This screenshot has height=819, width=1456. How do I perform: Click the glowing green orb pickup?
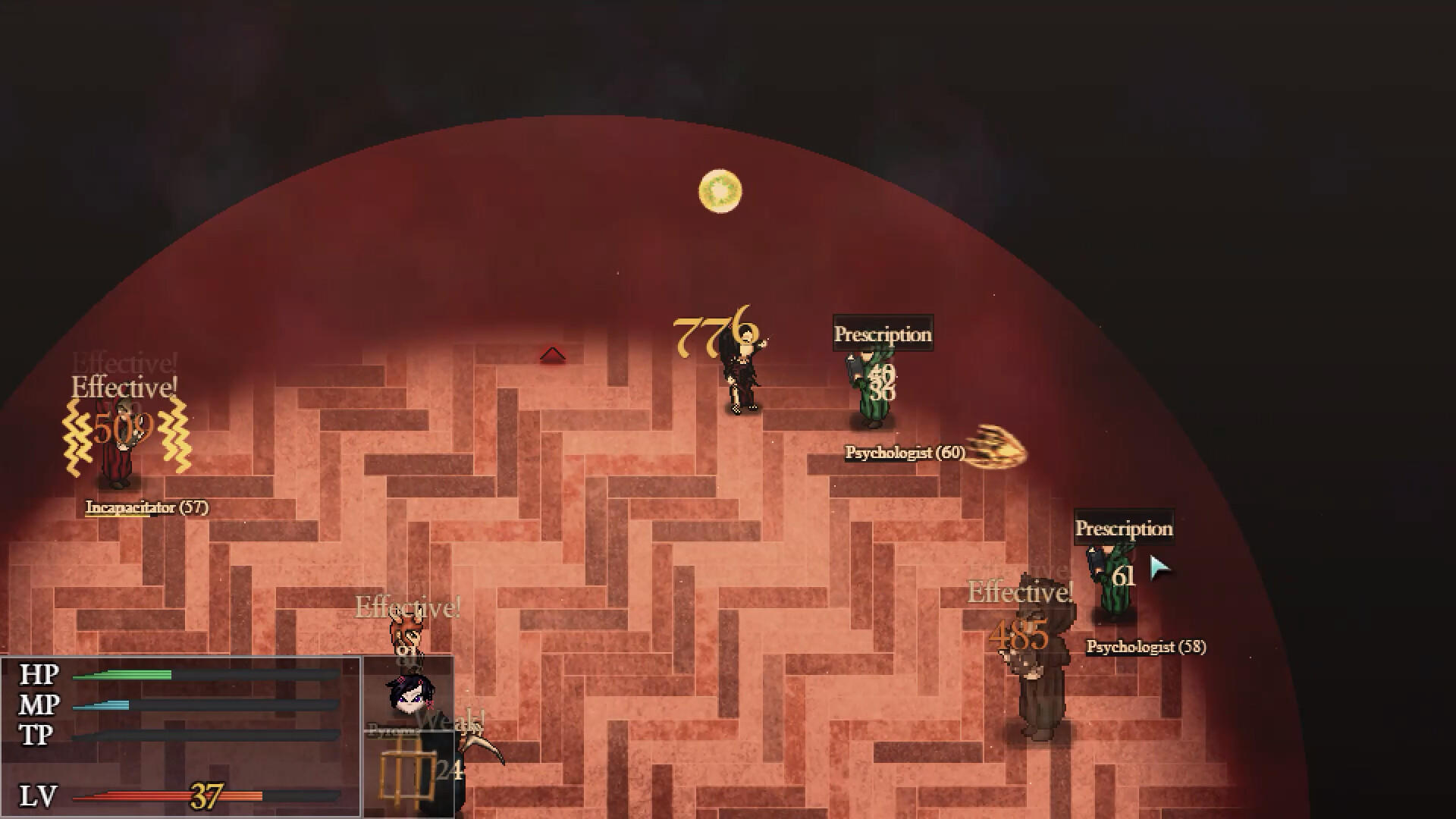pos(717,192)
